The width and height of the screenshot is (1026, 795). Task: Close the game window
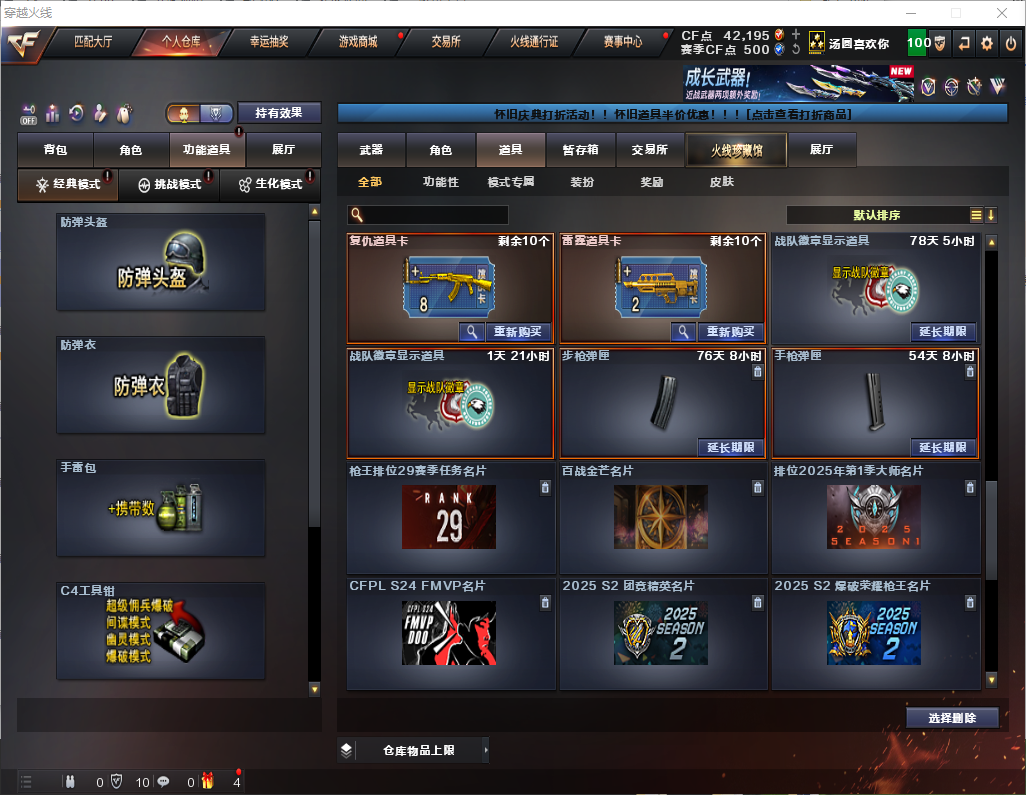1002,13
